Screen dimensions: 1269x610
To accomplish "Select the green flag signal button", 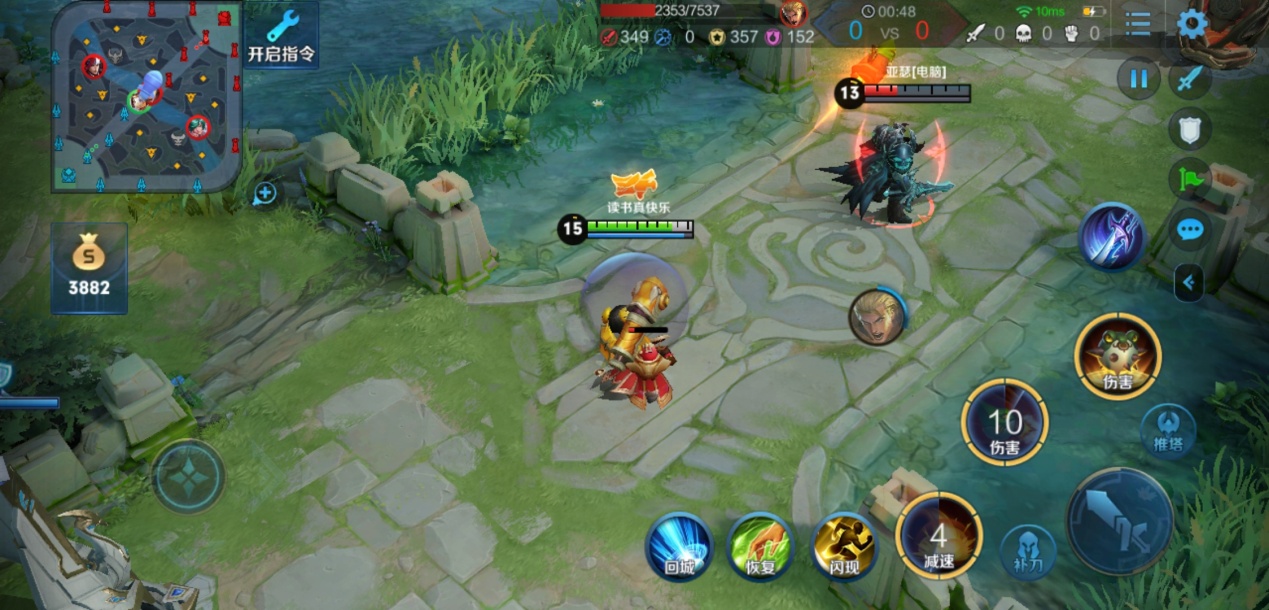I will tap(1190, 179).
